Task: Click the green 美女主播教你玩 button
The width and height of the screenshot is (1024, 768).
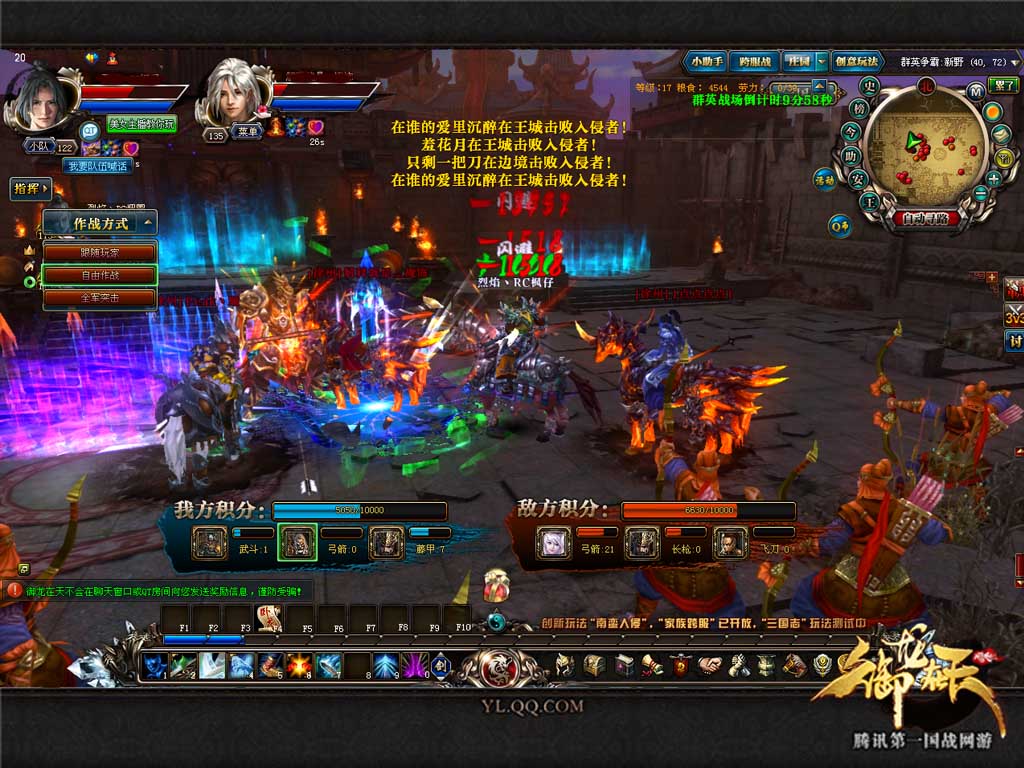Action: coord(141,124)
